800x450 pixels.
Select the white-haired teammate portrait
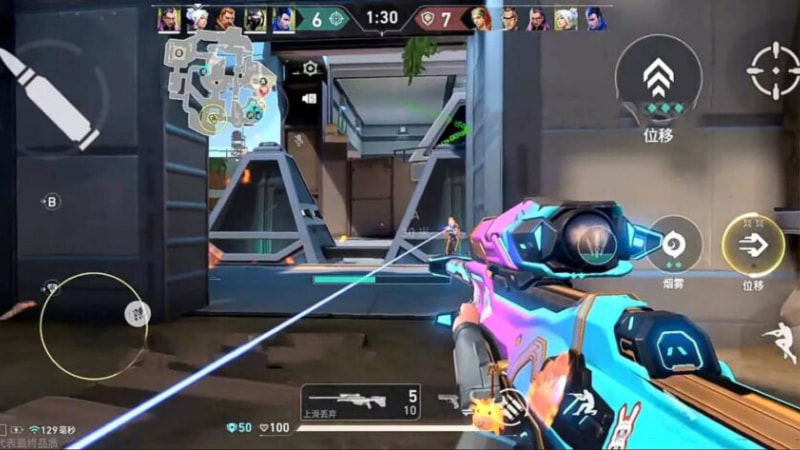pyautogui.click(x=196, y=19)
